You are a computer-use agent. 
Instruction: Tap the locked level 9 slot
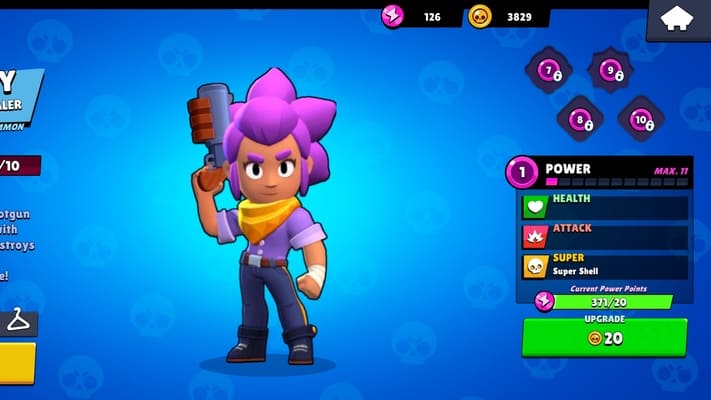(610, 70)
